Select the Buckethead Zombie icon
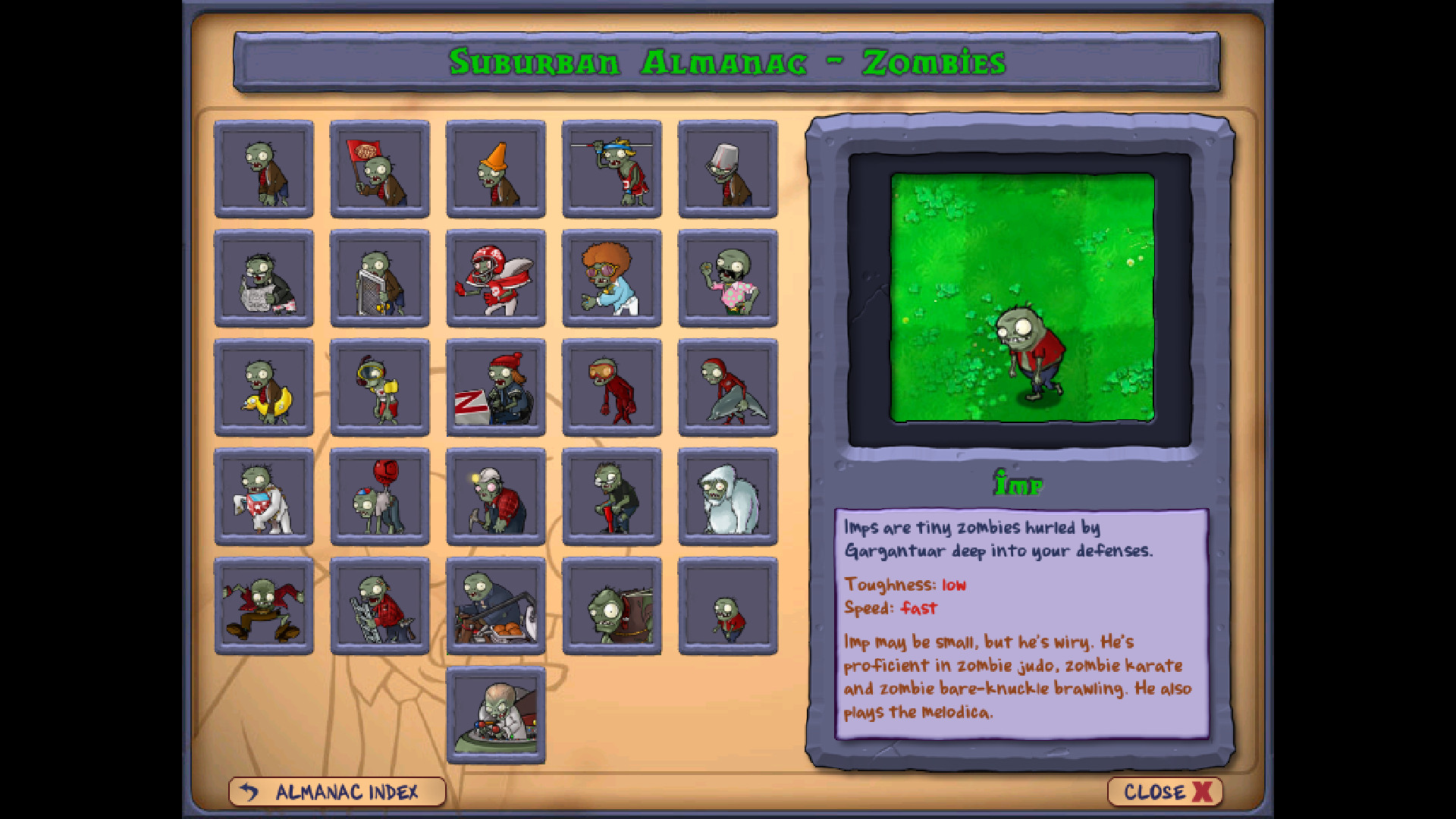This screenshot has width=1456, height=819. 728,168
